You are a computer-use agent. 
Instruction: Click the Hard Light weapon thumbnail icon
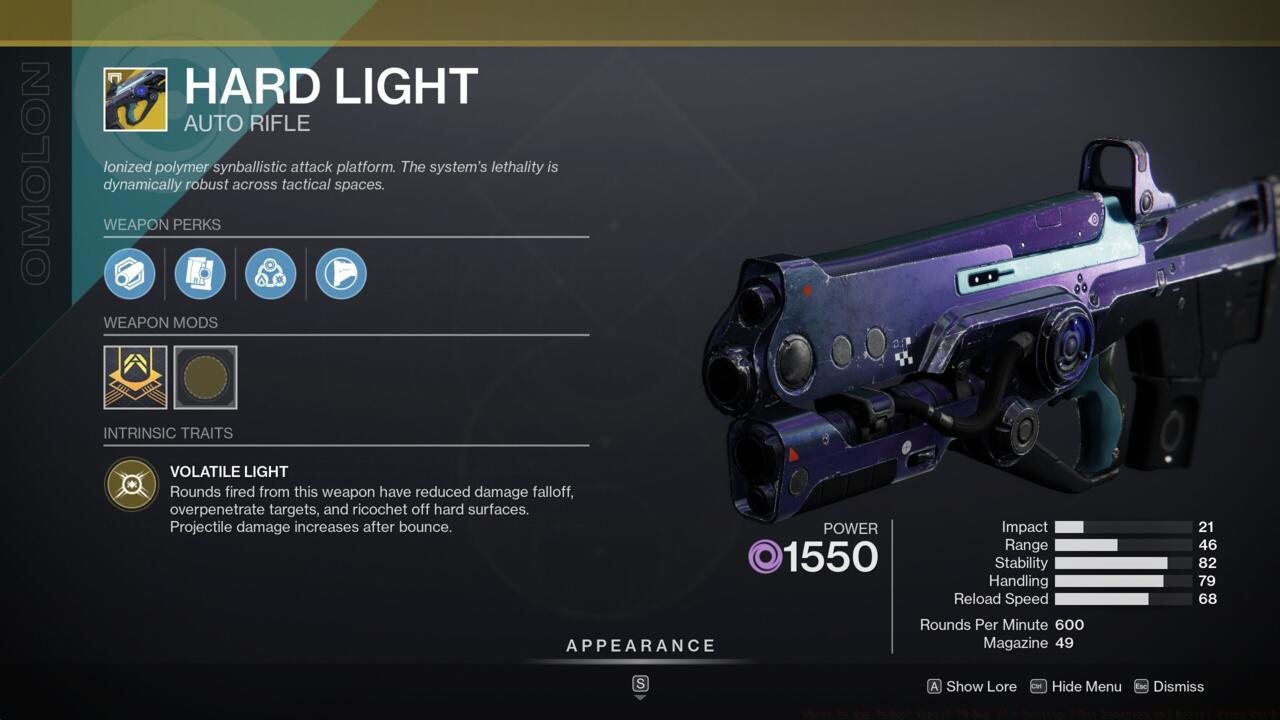pyautogui.click(x=134, y=99)
